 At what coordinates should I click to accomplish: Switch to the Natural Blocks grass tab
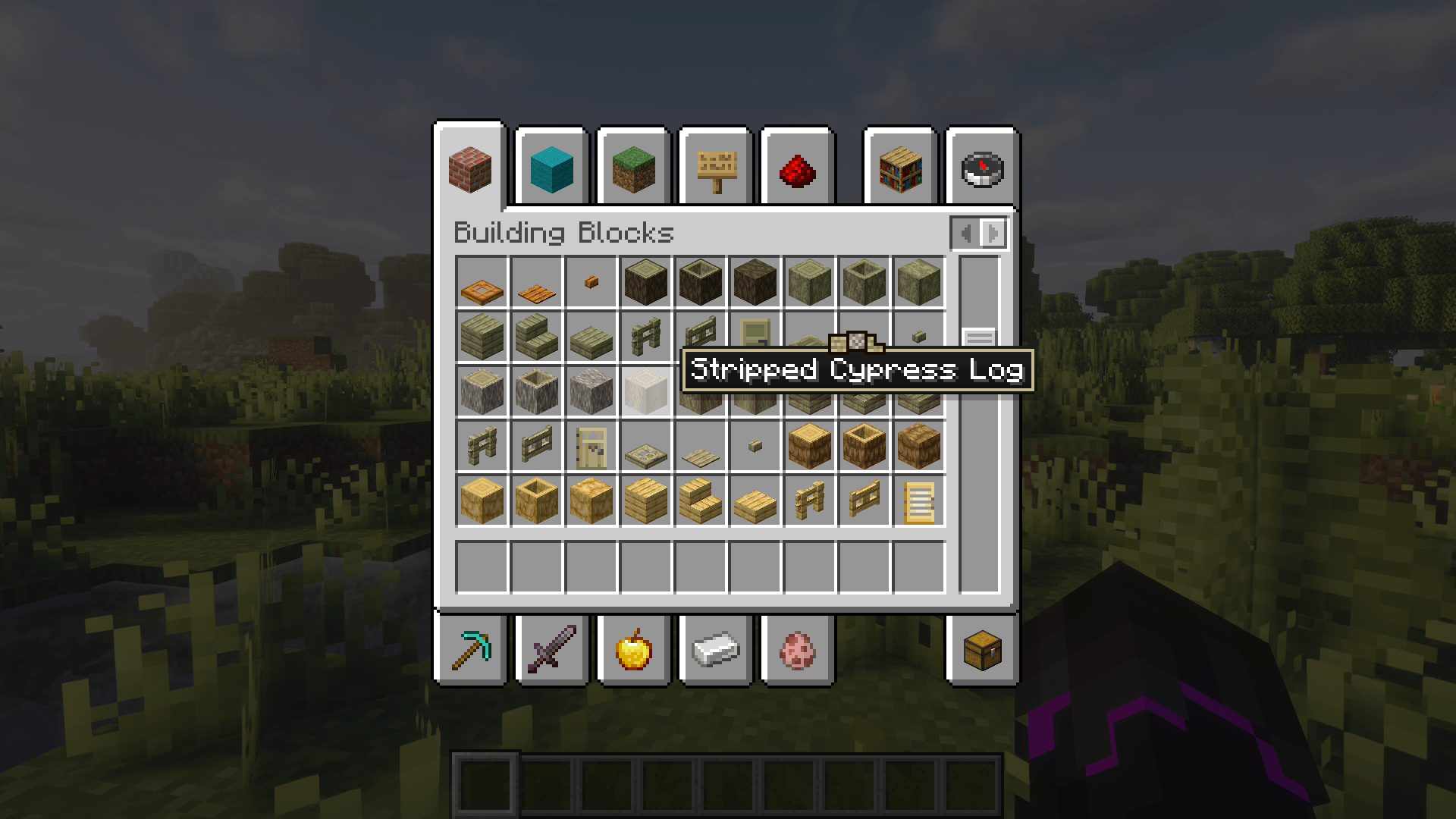click(633, 171)
